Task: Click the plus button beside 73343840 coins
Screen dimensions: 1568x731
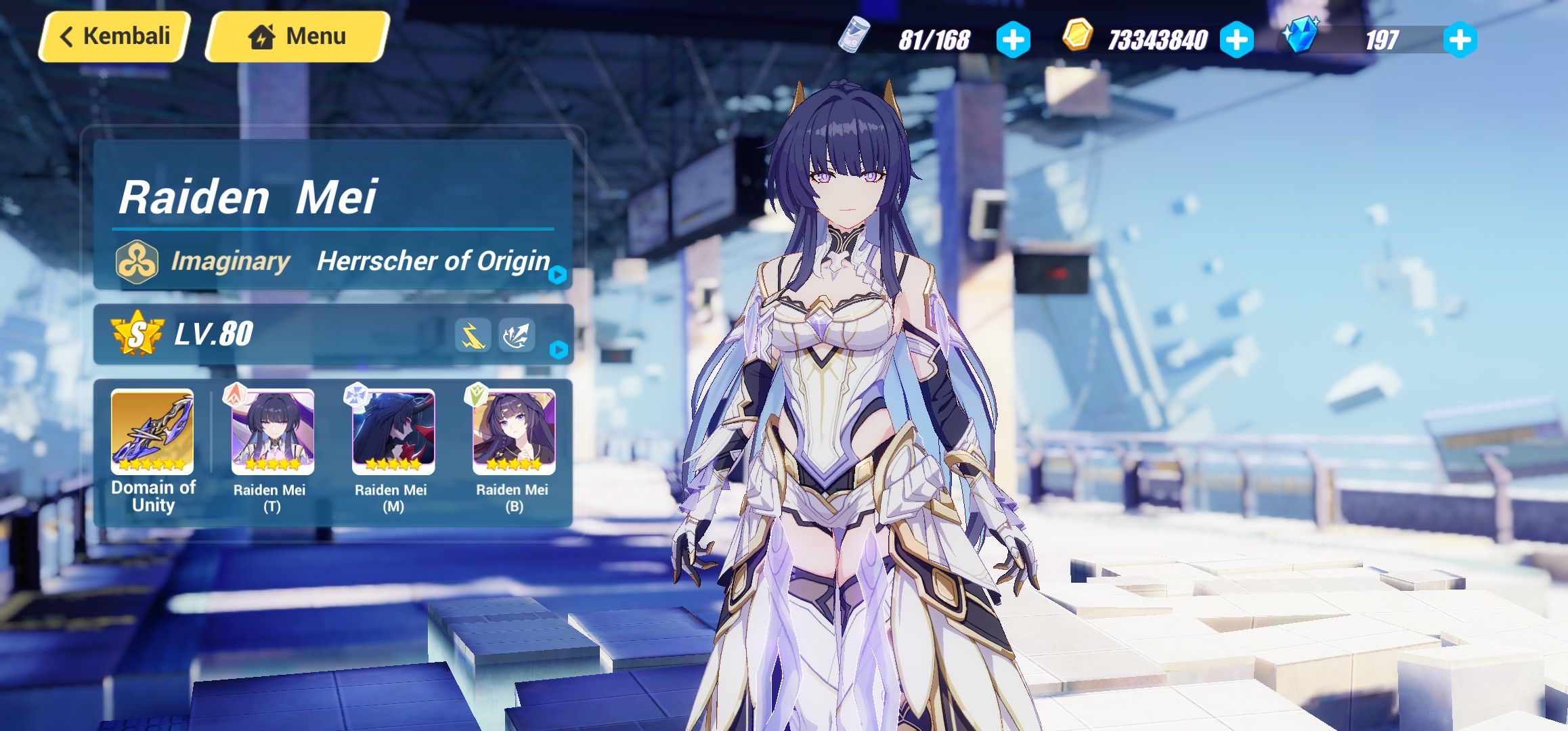Action: (x=1238, y=39)
